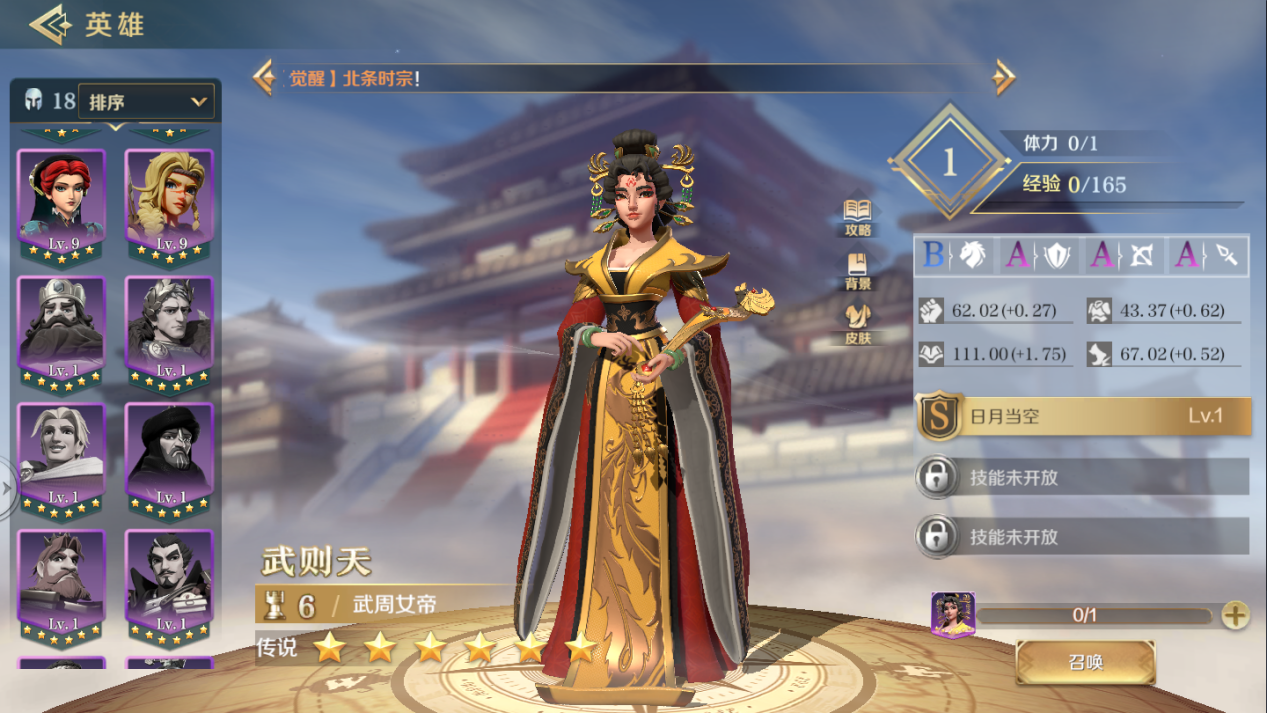View the 日月当空 skill details
The image size is (1267, 713).
[x=1084, y=417]
